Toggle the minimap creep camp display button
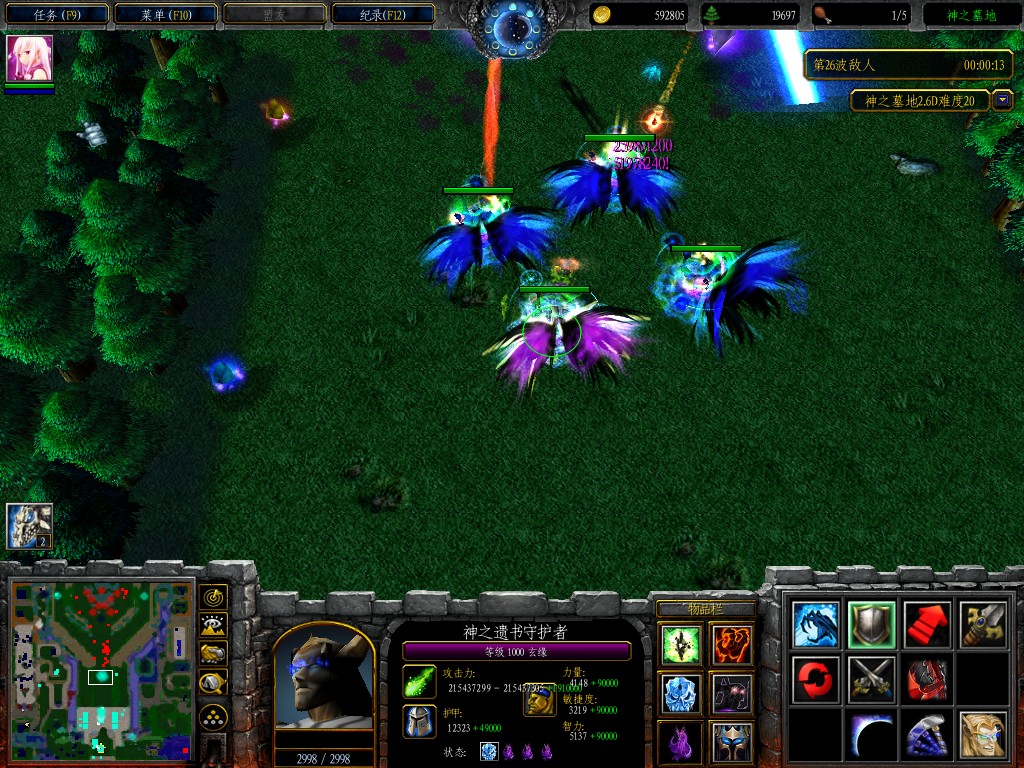The width and height of the screenshot is (1024, 768). [x=213, y=683]
